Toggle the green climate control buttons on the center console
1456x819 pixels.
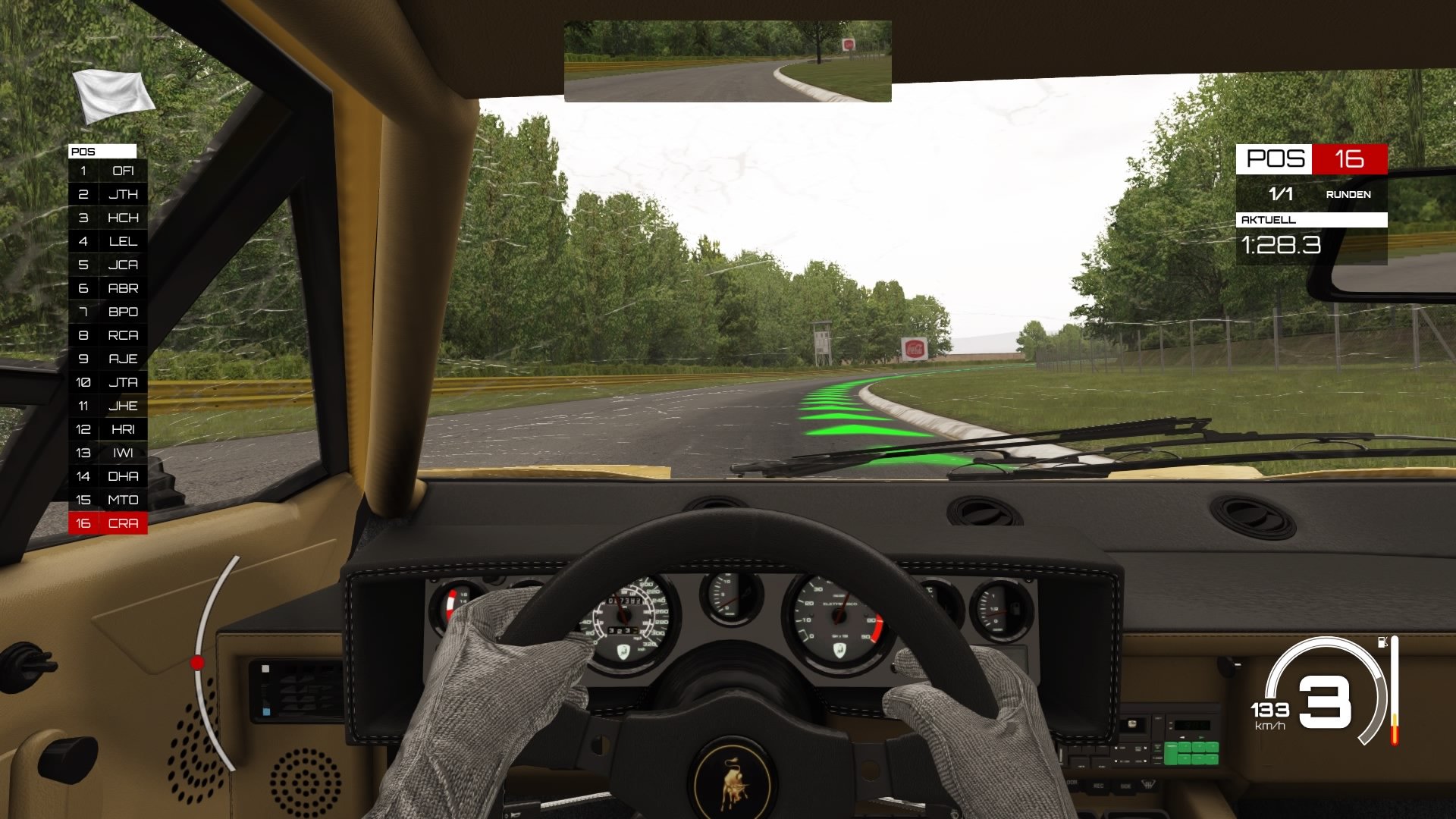click(1192, 755)
